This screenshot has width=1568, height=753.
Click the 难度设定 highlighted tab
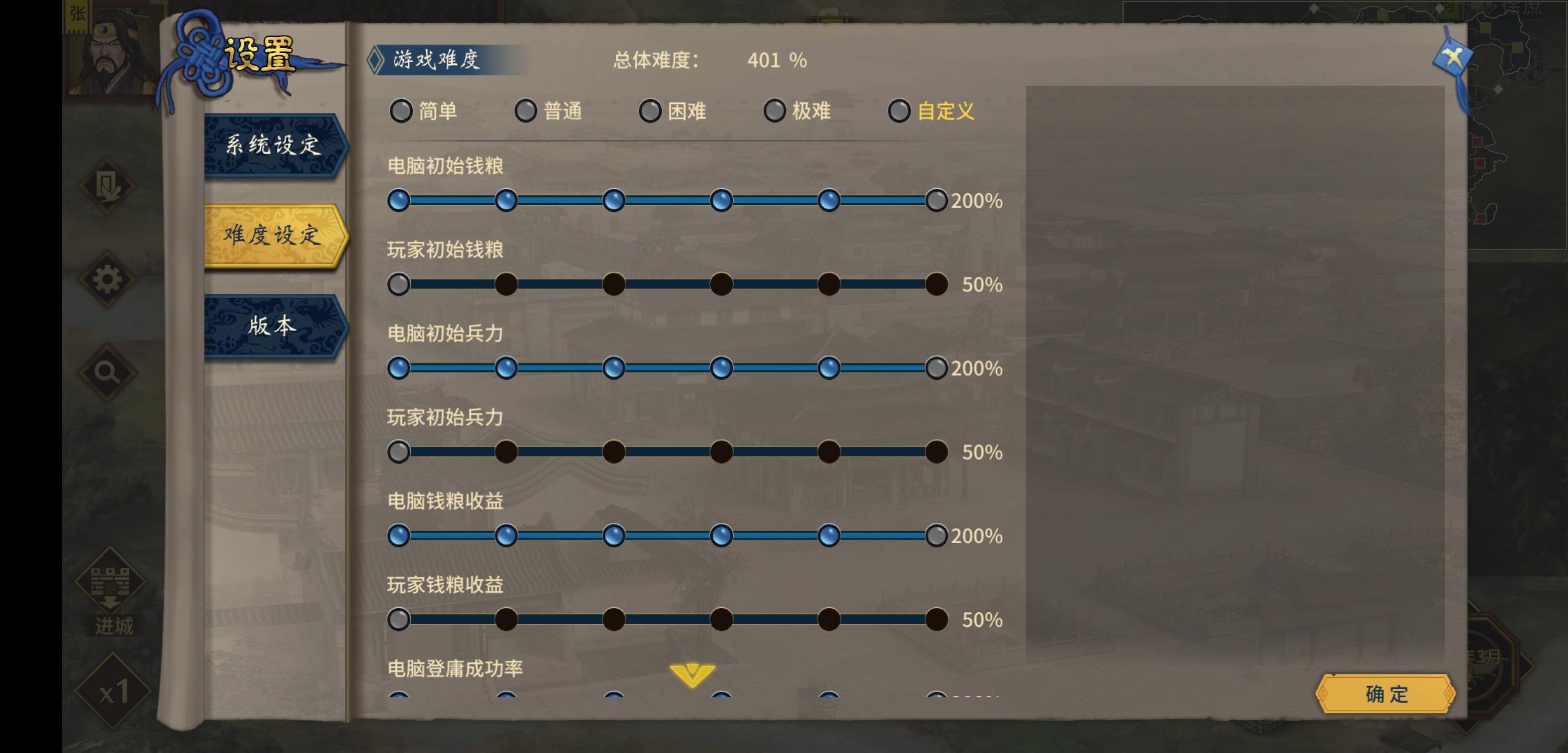coord(272,237)
